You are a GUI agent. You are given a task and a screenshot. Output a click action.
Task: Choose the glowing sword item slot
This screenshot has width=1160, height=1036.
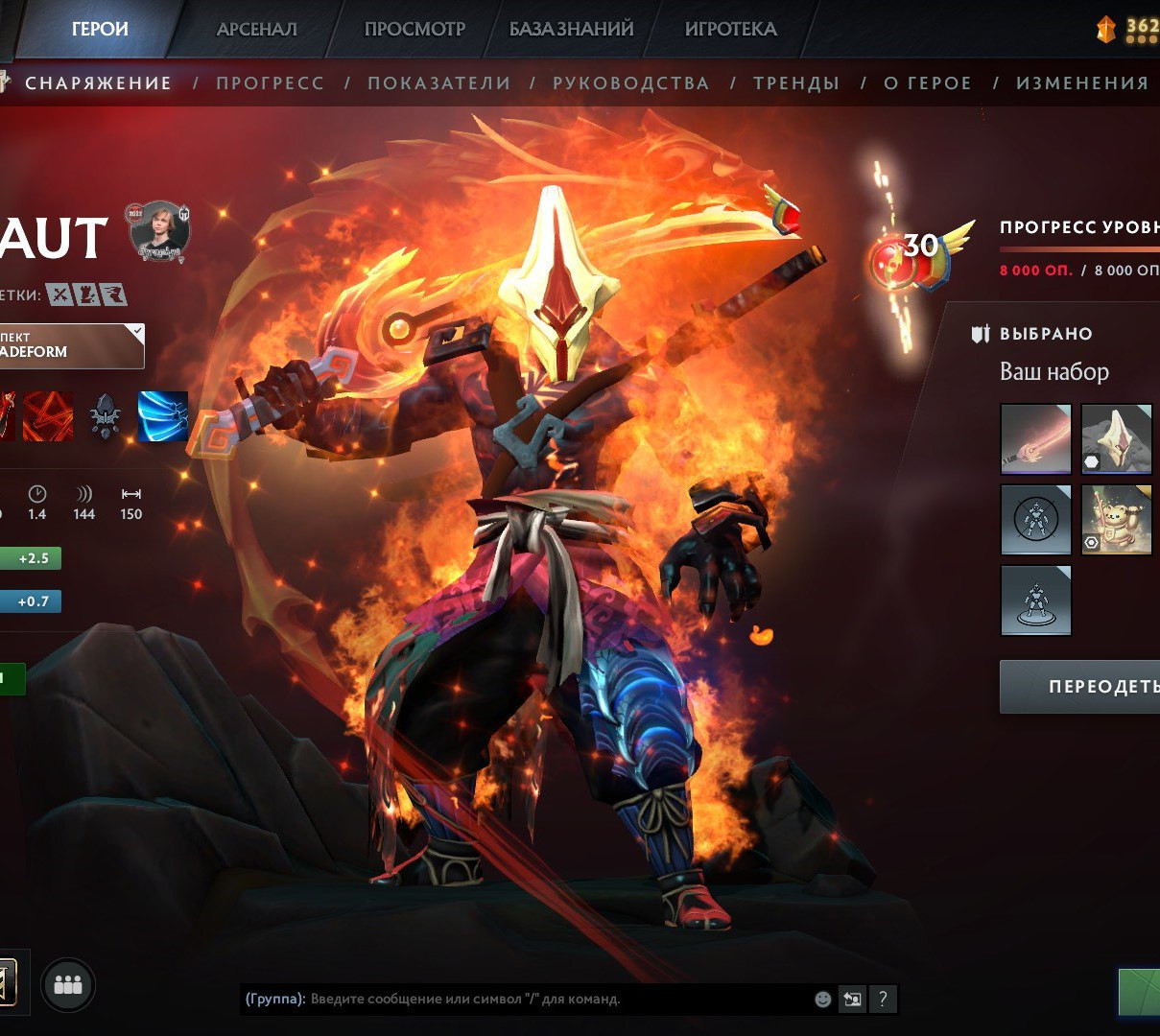1036,439
